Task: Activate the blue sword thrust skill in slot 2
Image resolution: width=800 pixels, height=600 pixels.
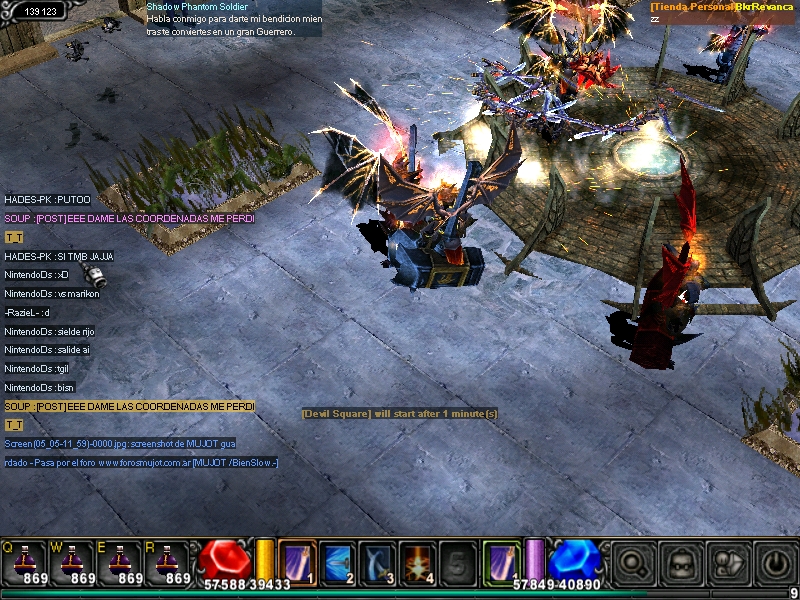Action: 337,561
